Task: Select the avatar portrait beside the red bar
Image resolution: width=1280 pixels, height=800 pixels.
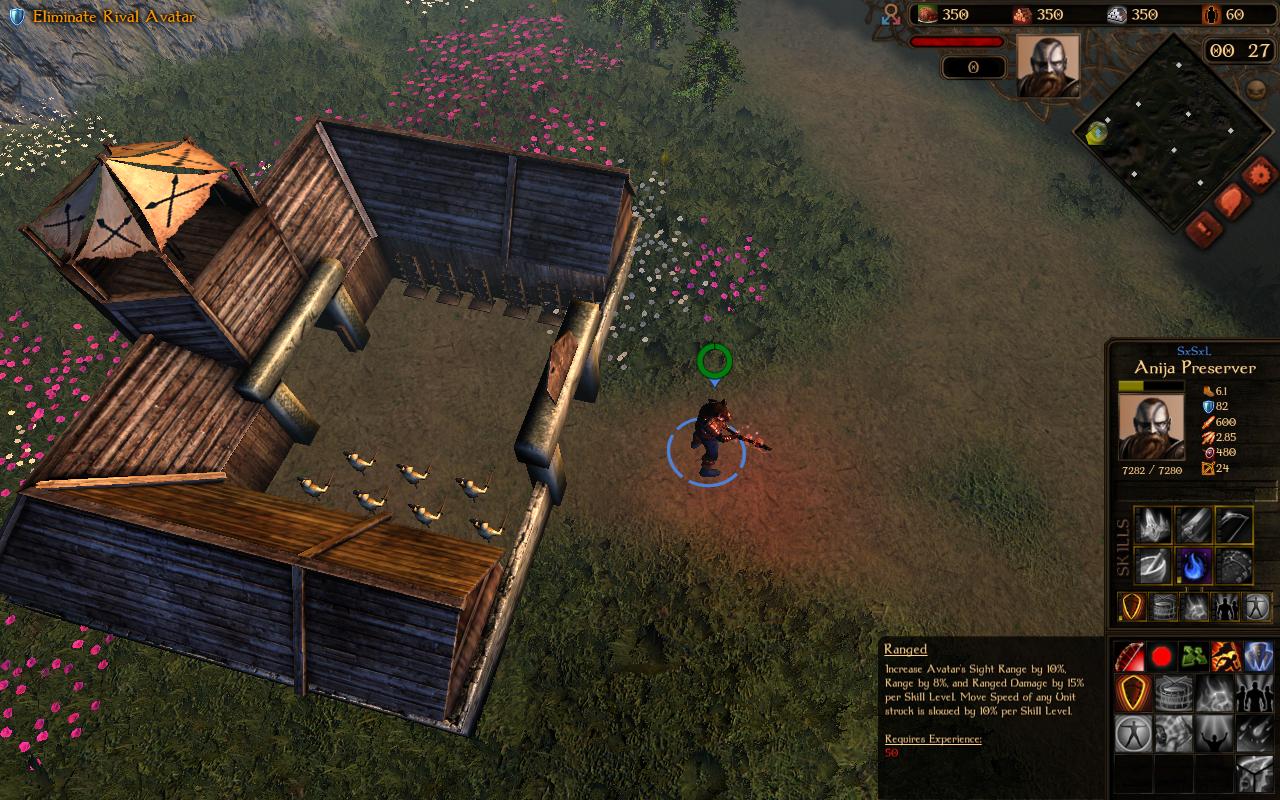Action: tap(1048, 66)
